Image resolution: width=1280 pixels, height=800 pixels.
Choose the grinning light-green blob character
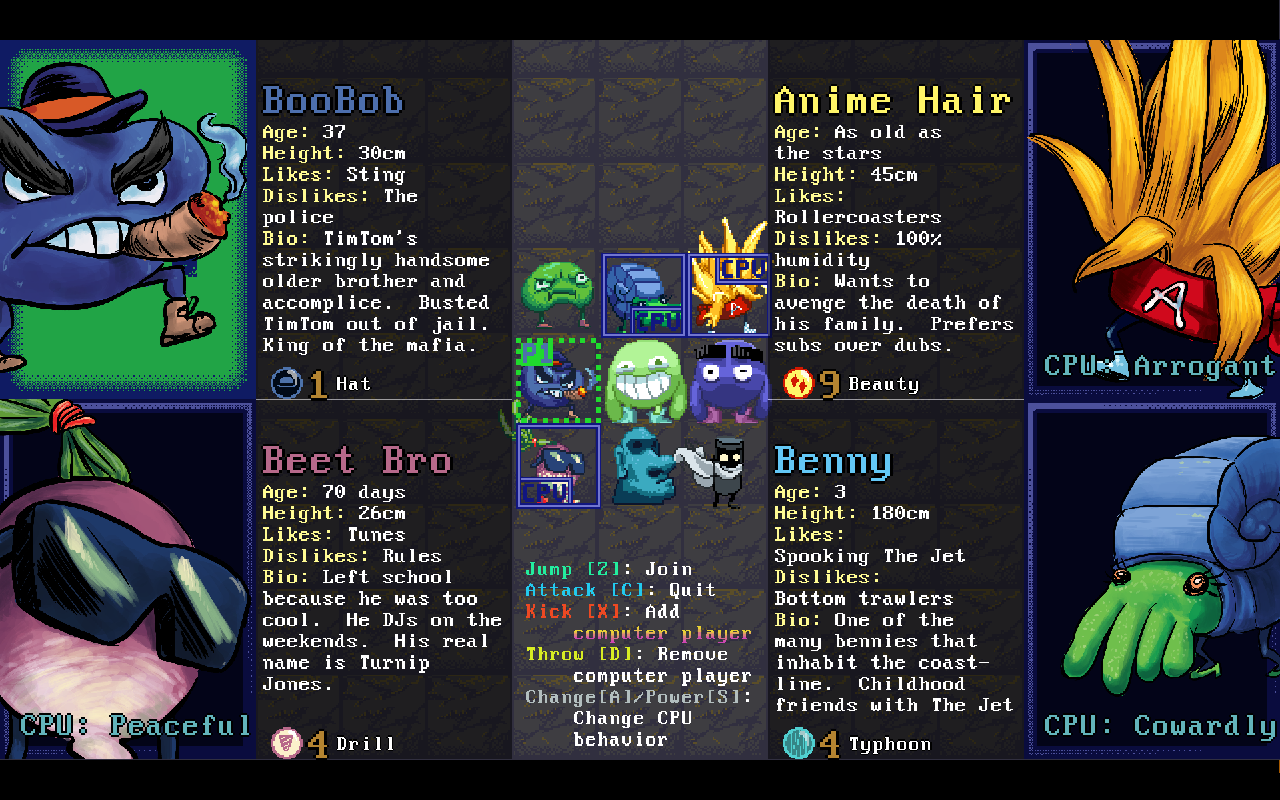coord(643,380)
